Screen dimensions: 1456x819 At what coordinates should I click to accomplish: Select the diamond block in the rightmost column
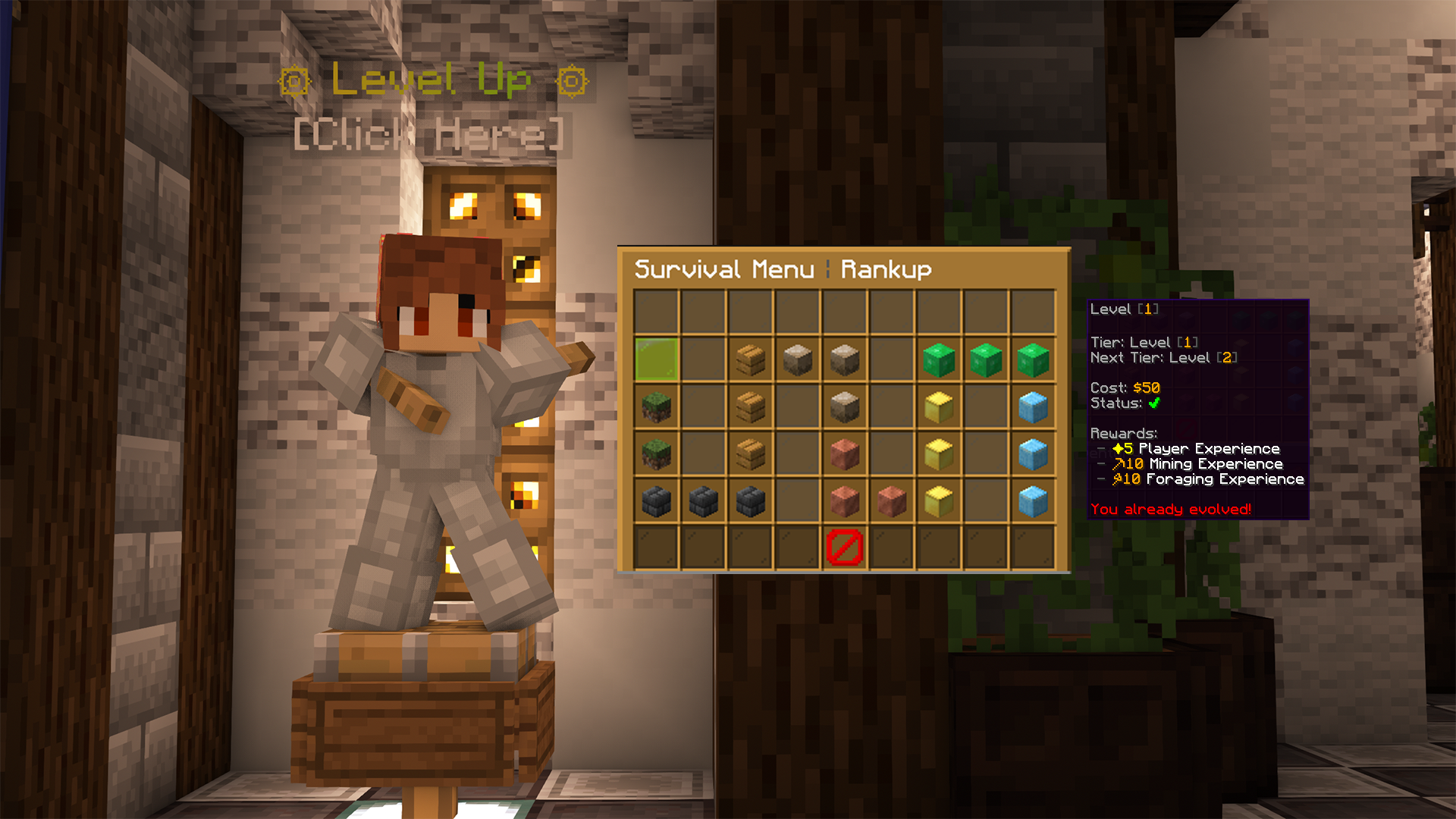1031,407
